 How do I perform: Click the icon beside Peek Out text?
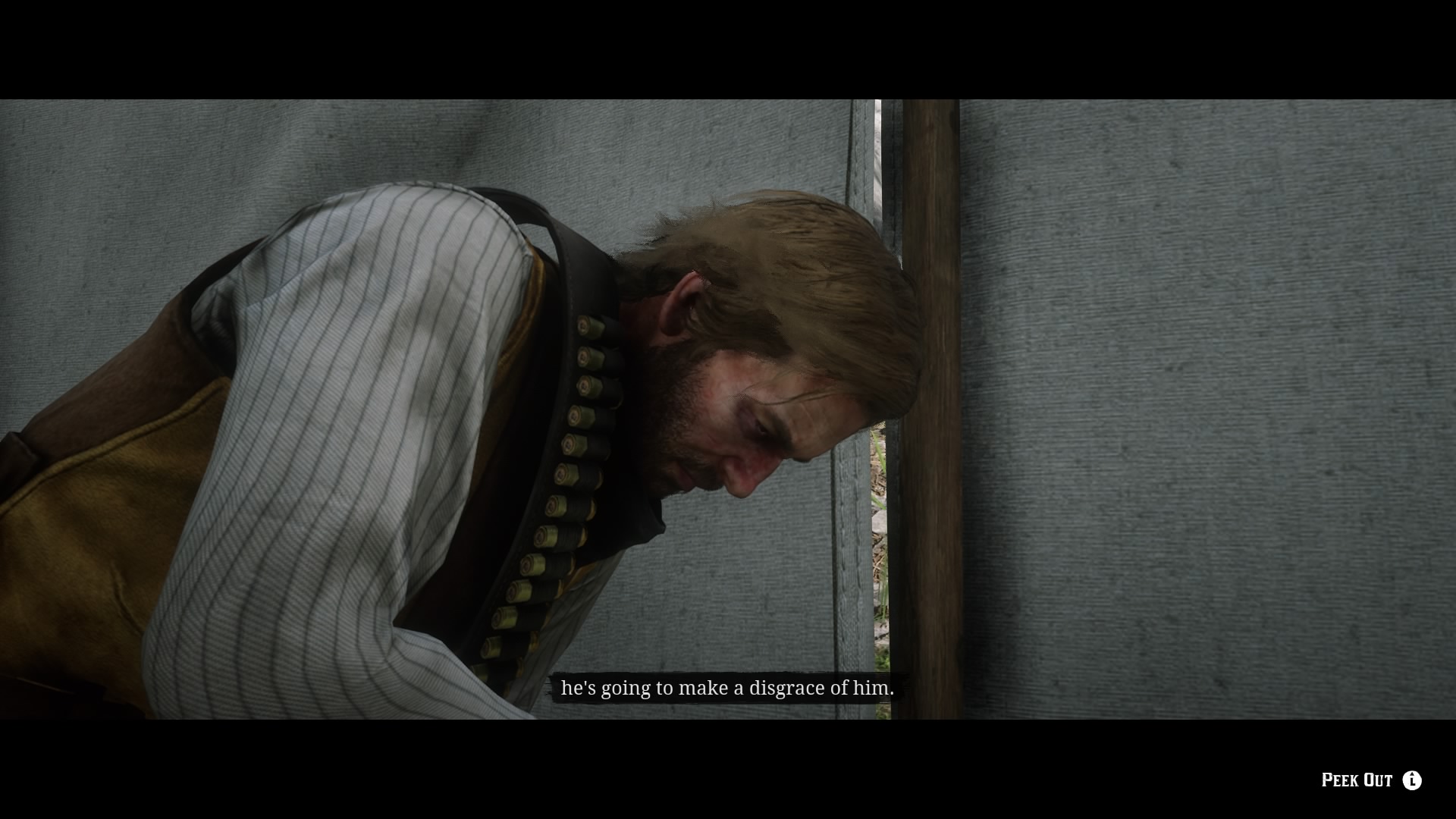click(x=1412, y=780)
